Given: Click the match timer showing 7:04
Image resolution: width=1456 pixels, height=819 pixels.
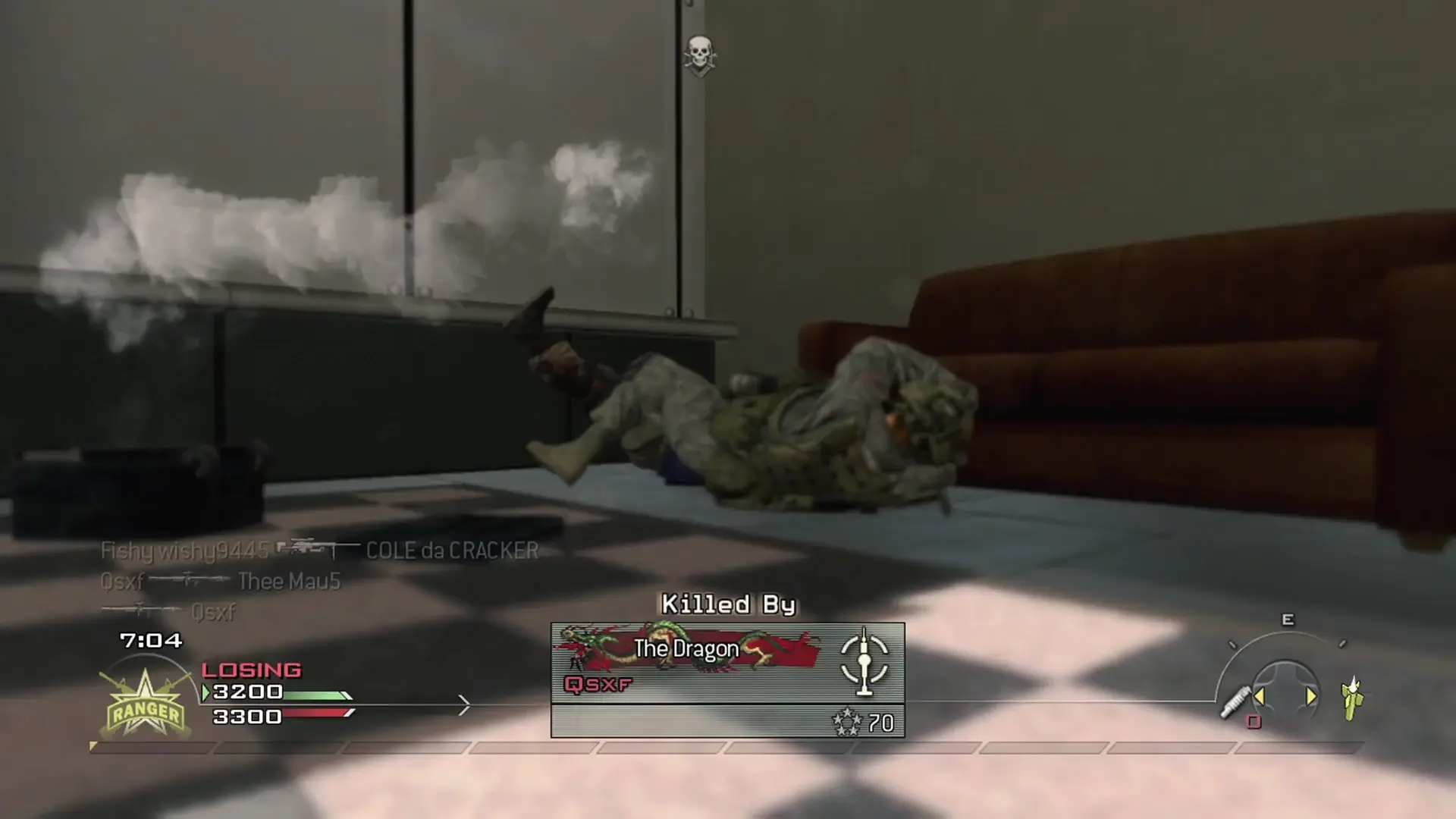Looking at the screenshot, I should [x=150, y=639].
